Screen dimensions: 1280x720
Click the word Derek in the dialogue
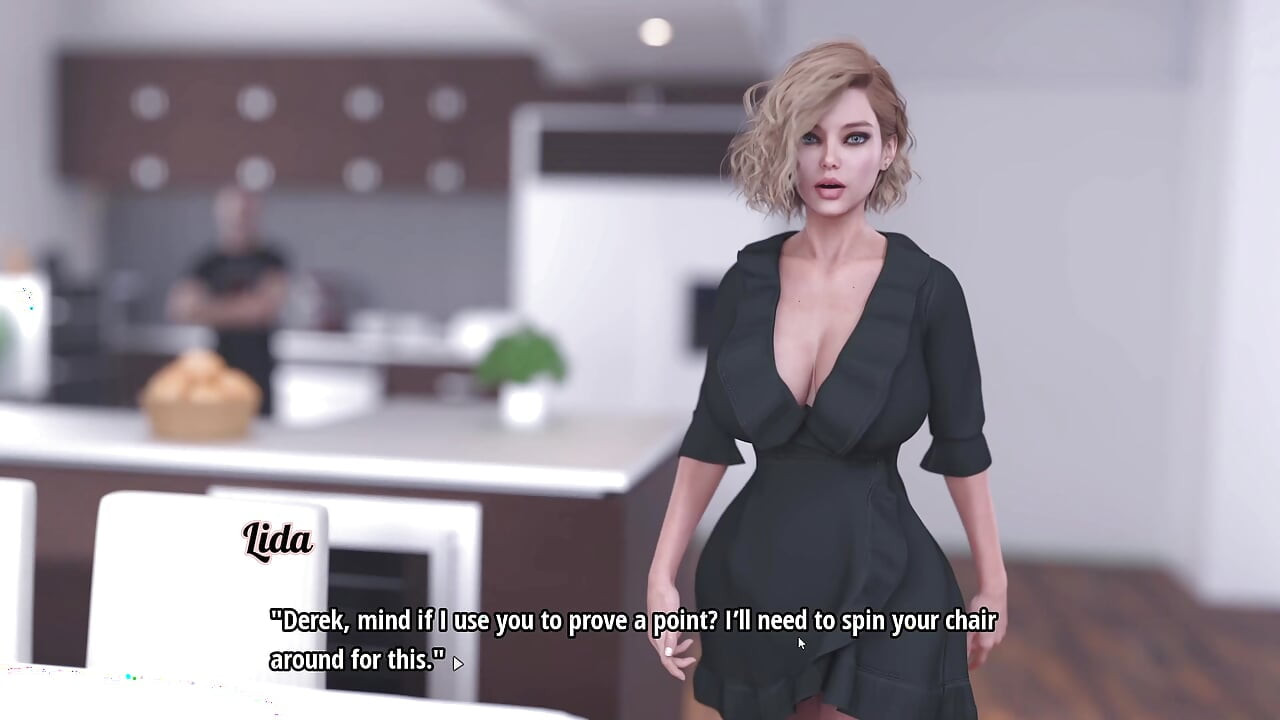pyautogui.click(x=308, y=620)
